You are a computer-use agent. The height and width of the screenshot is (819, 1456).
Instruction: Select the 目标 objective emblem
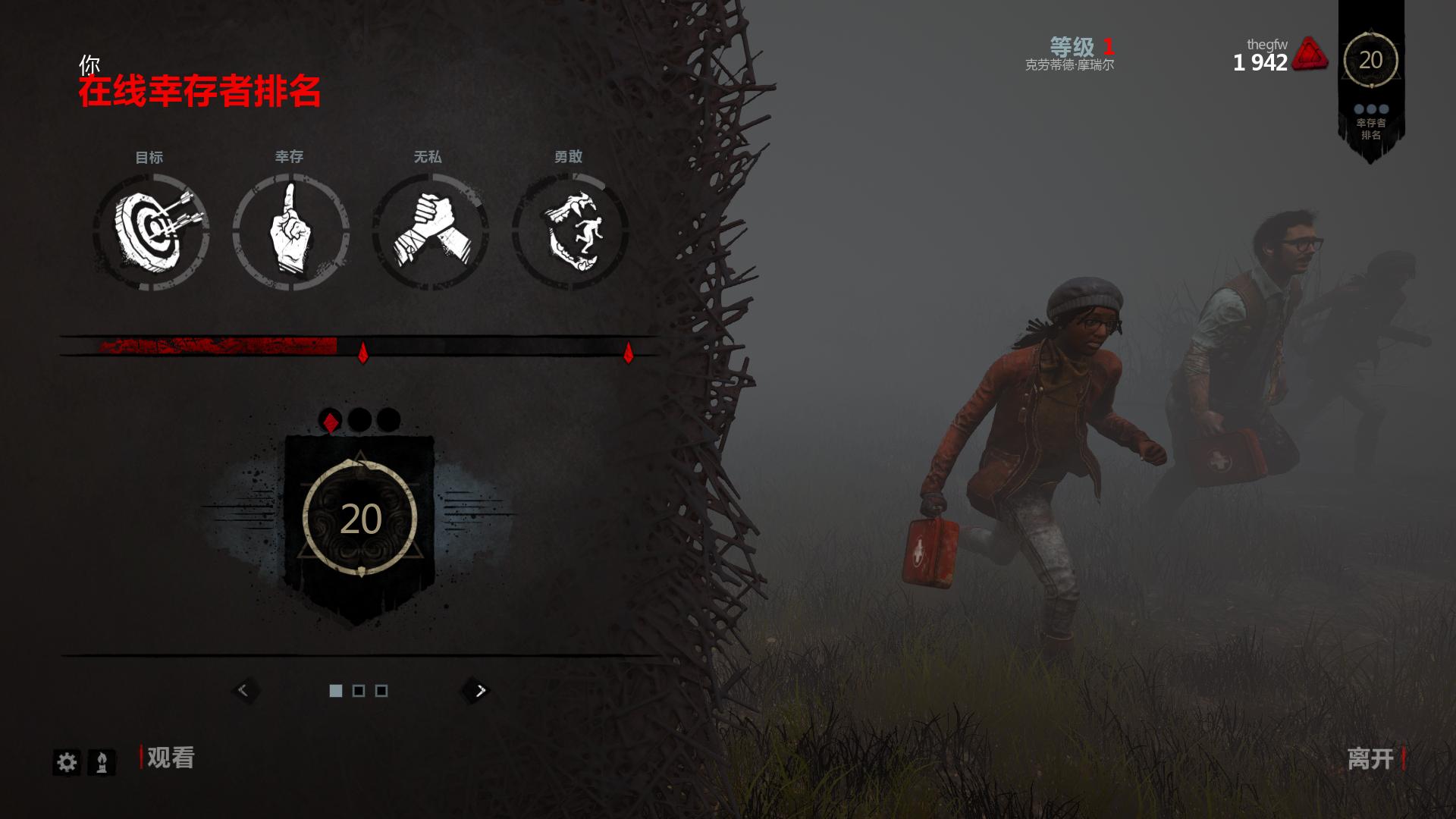pyautogui.click(x=152, y=232)
